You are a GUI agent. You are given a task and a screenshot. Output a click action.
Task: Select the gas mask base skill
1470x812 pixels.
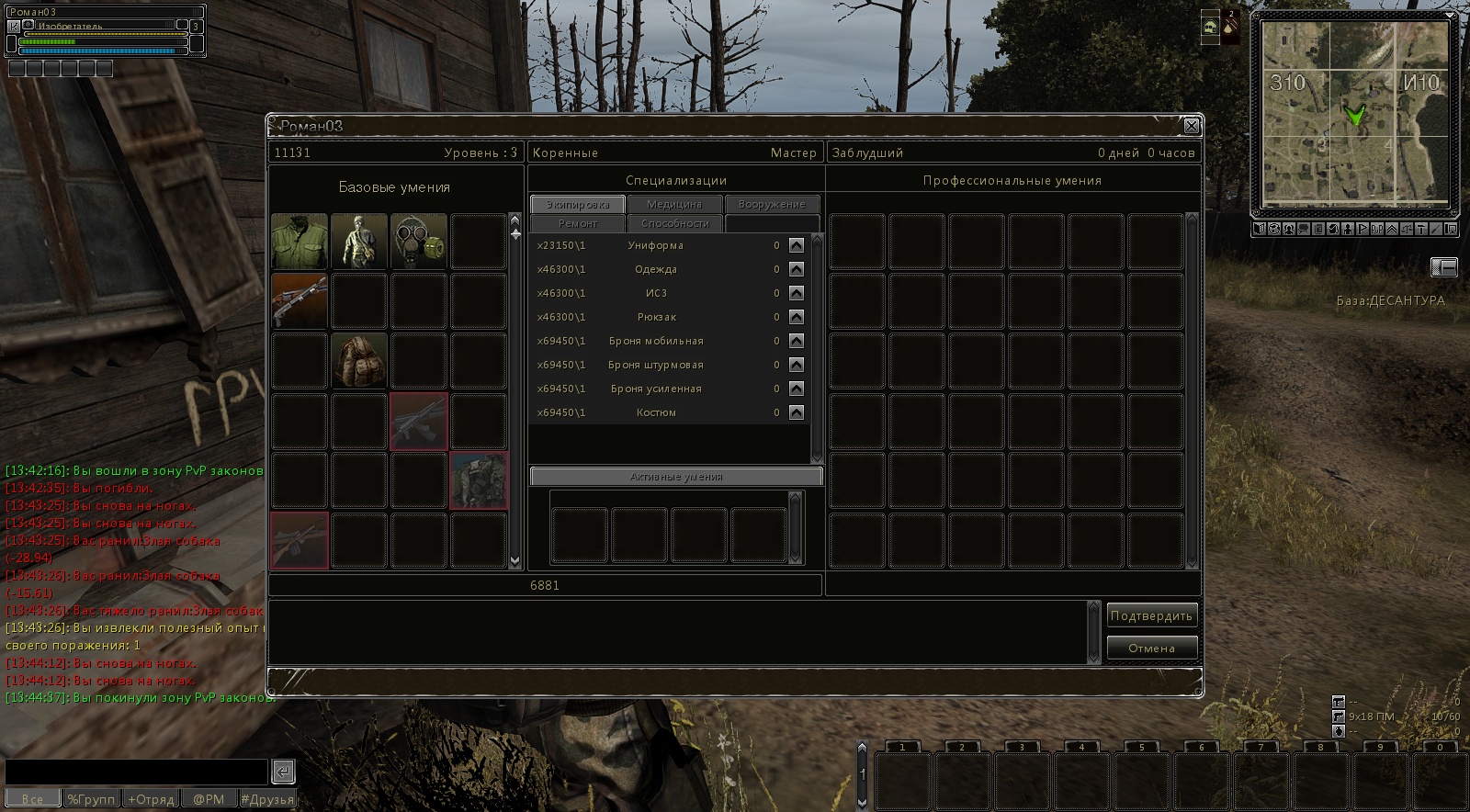419,242
